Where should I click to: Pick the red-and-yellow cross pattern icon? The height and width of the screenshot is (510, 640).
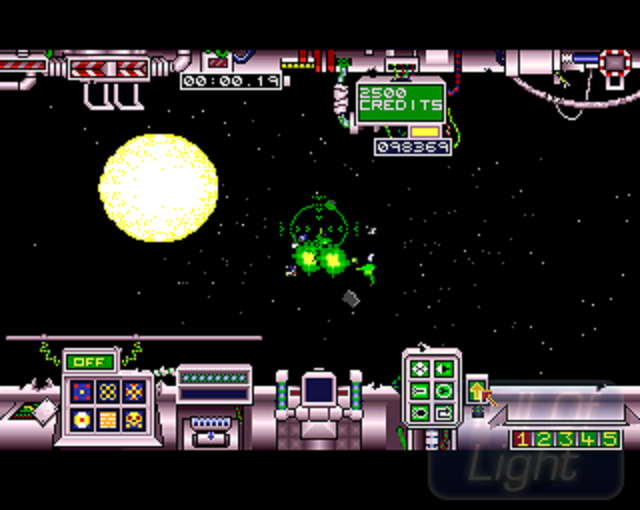(133, 391)
